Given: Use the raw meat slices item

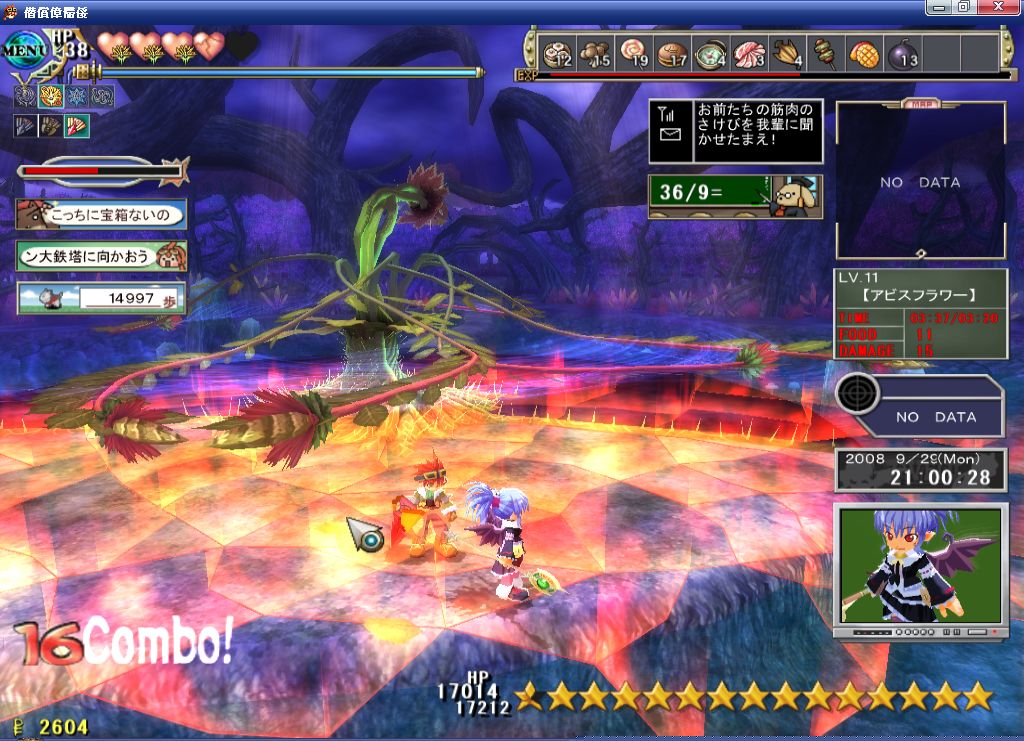Looking at the screenshot, I should coord(750,52).
